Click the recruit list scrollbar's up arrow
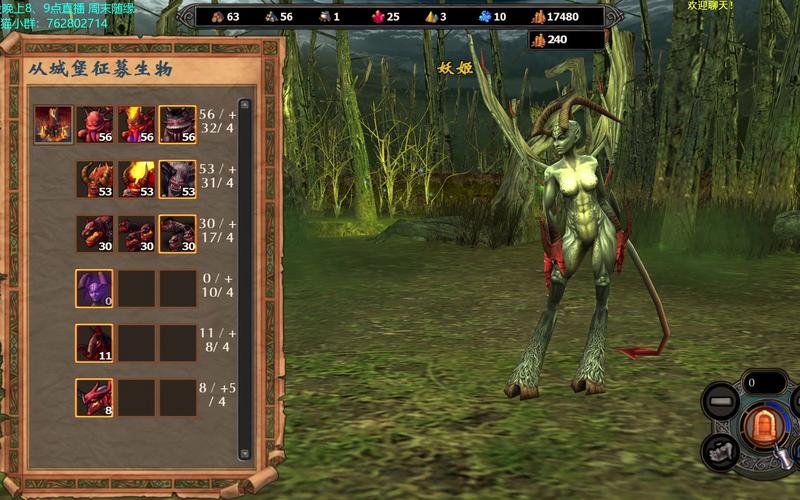Image resolution: width=800 pixels, height=500 pixels. click(x=245, y=104)
